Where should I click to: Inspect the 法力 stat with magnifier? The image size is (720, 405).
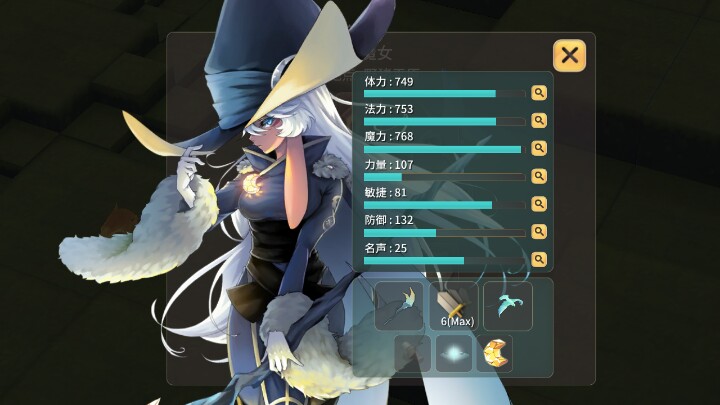(x=539, y=120)
